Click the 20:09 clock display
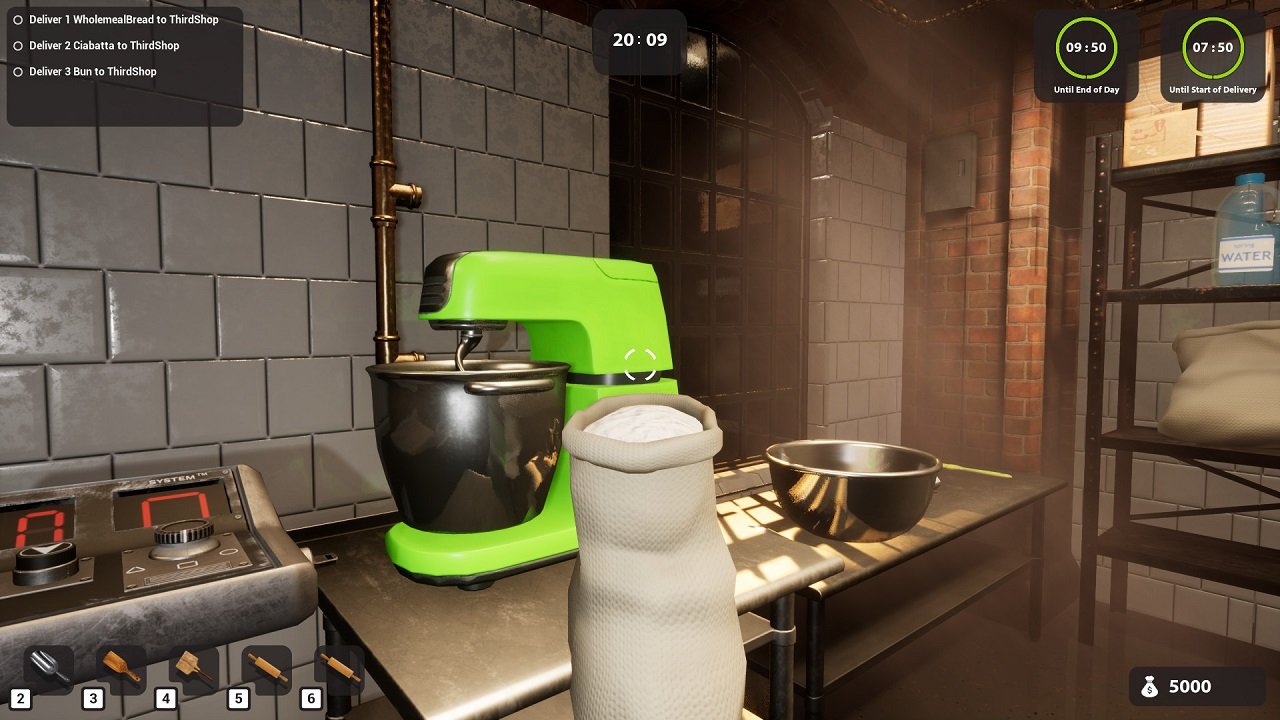Screen dimensions: 1280x720 click(x=639, y=40)
